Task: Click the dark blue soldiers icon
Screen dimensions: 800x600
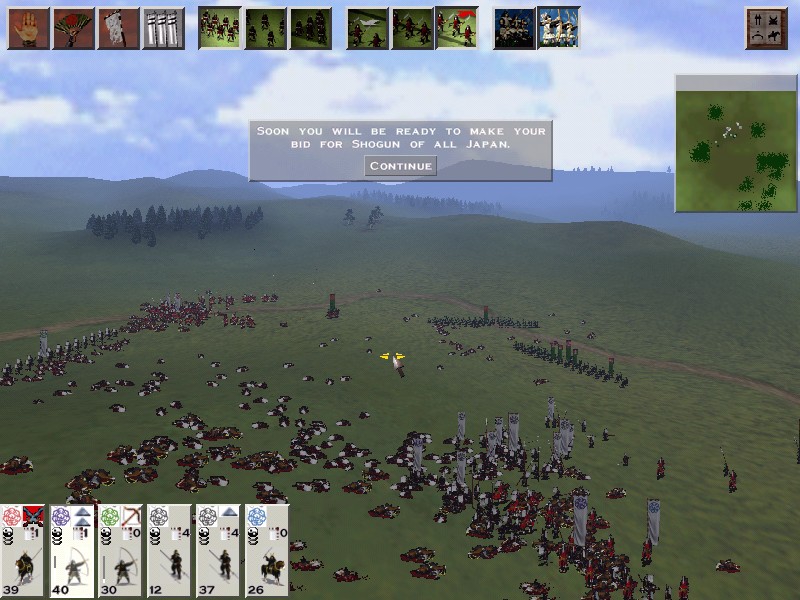Action: (x=514, y=28)
